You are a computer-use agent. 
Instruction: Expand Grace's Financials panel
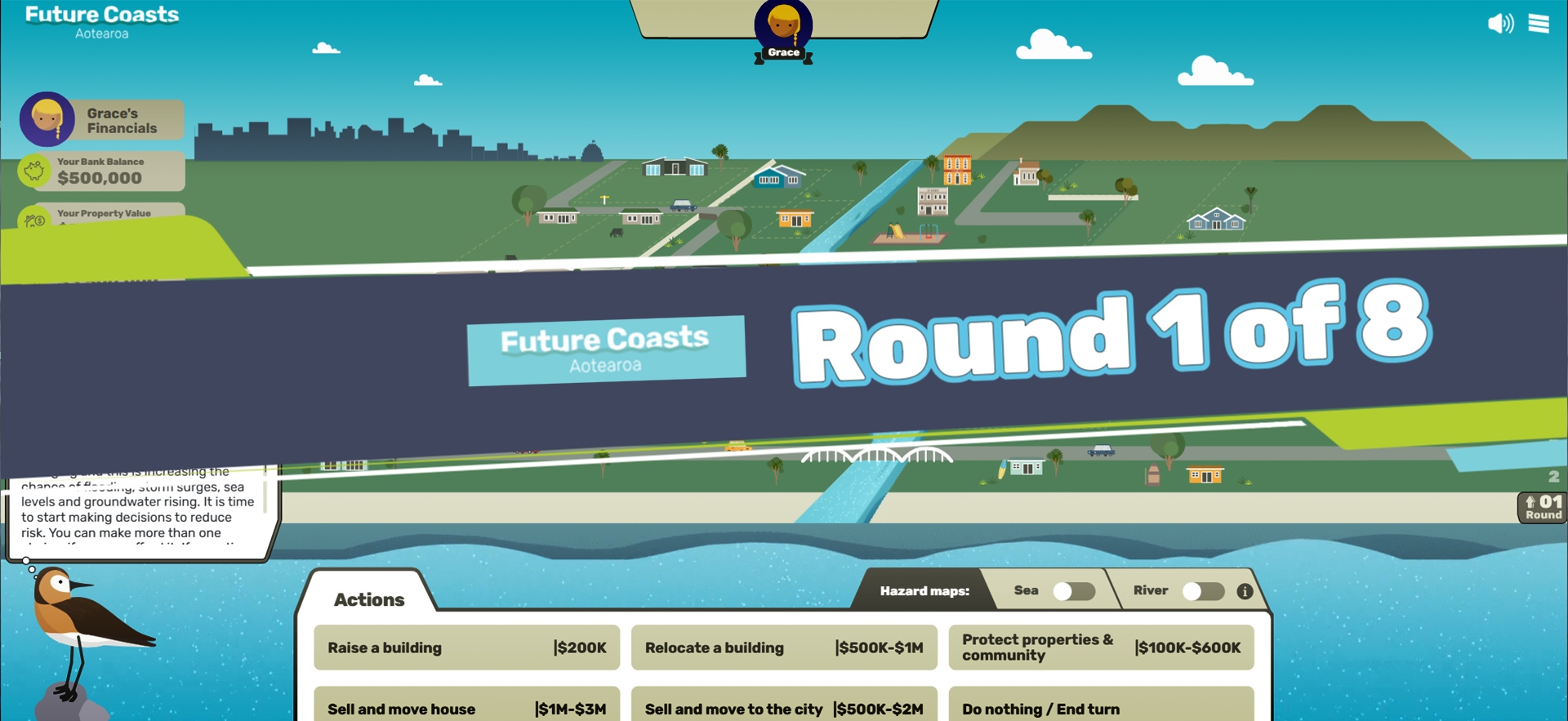[x=122, y=119]
